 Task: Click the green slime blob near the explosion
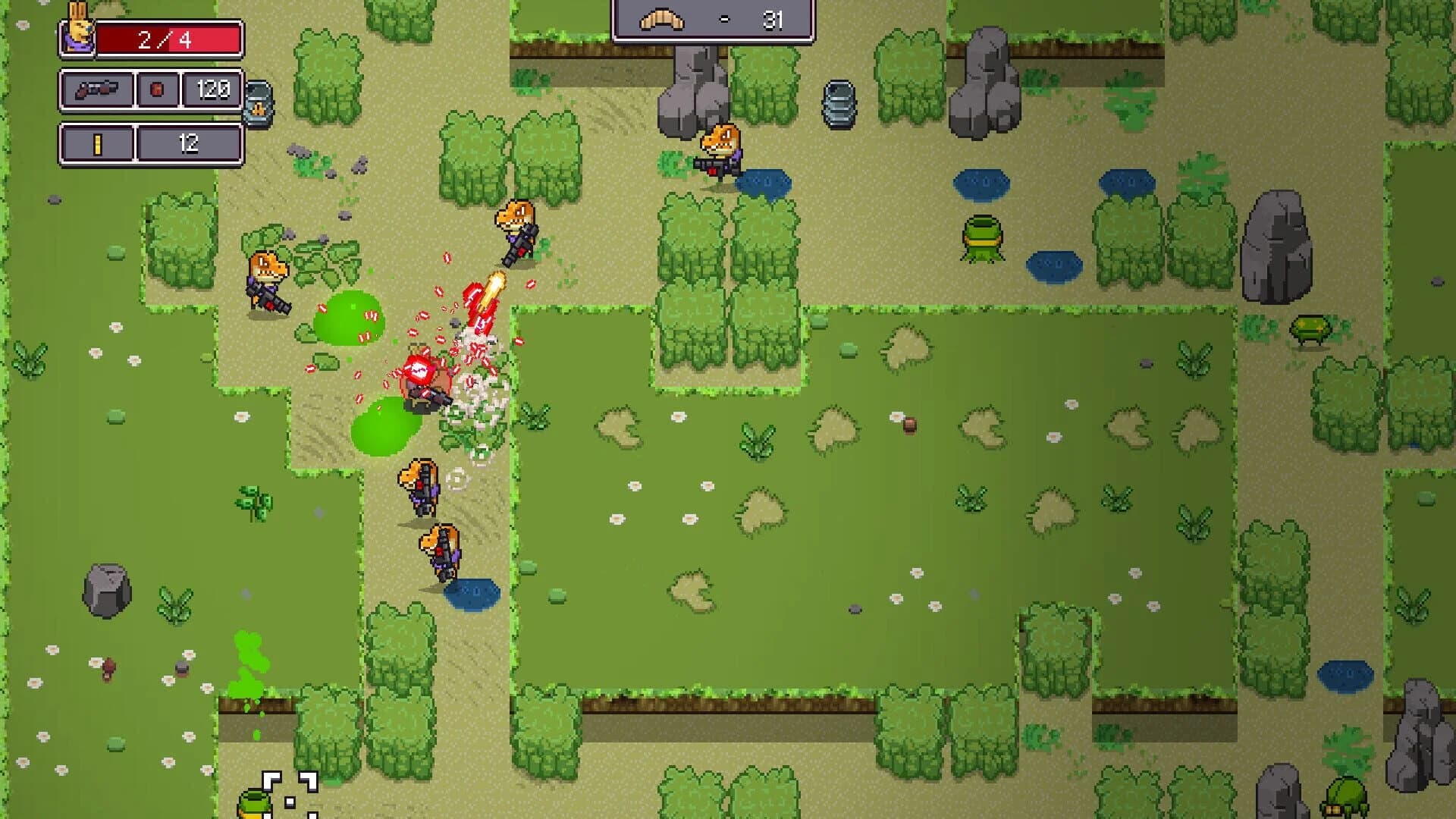coord(349,317)
